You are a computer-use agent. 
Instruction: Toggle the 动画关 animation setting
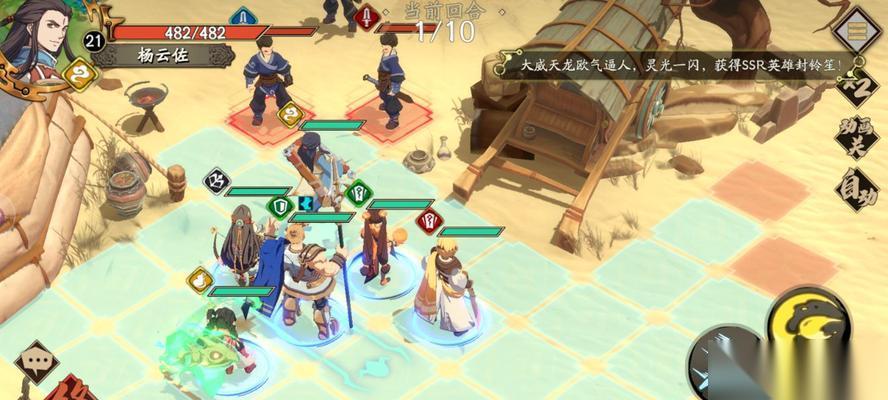click(x=858, y=137)
